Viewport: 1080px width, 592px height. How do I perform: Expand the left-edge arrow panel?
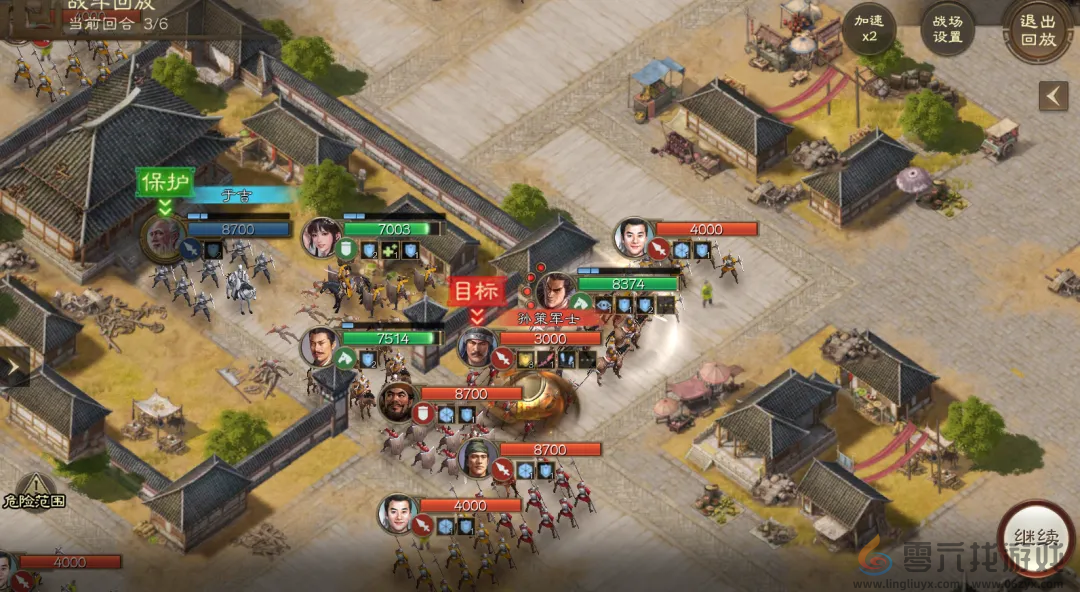[x=13, y=366]
